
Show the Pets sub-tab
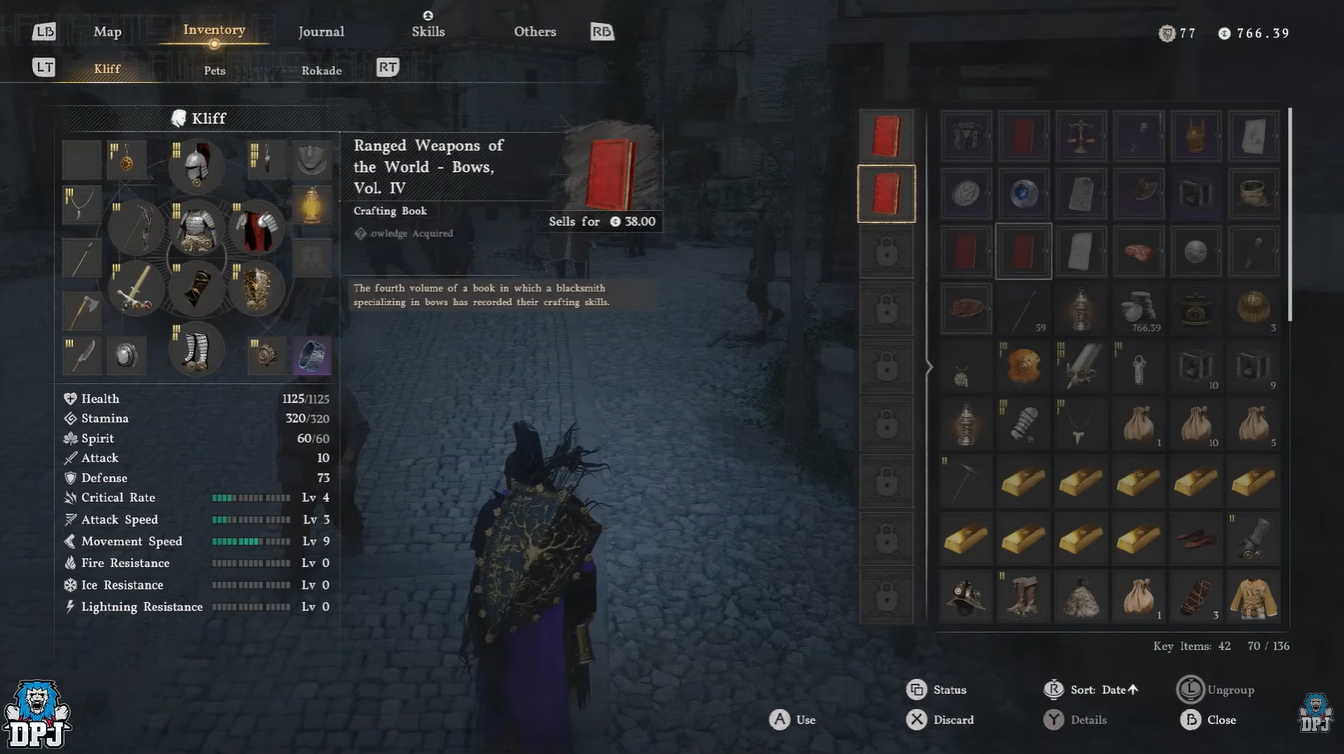pyautogui.click(x=215, y=71)
